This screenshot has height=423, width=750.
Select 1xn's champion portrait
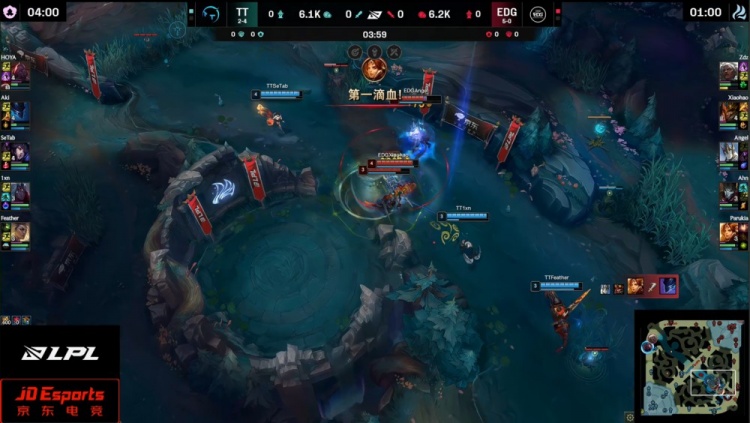click(x=21, y=192)
